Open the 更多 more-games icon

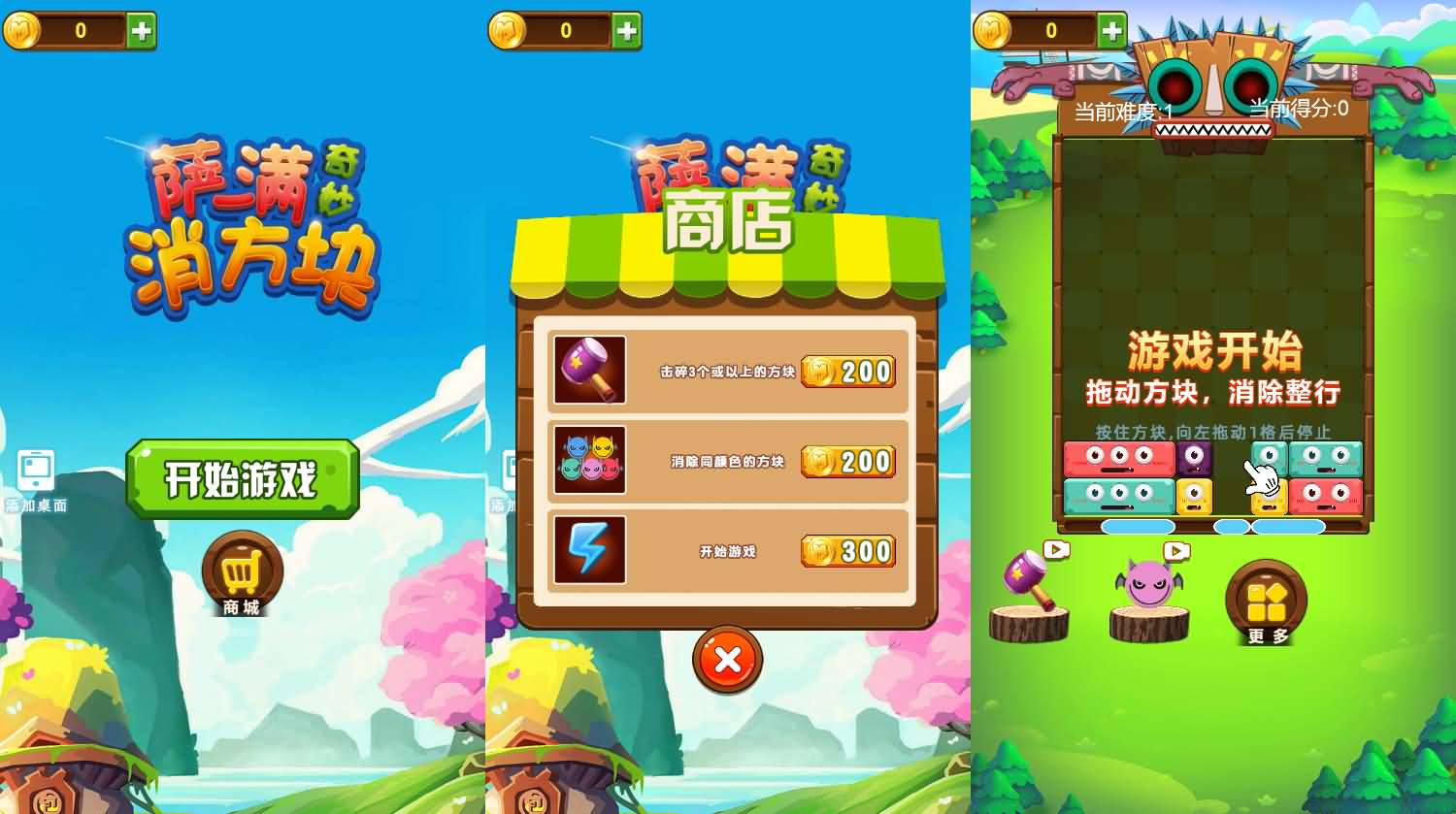pyautogui.click(x=1264, y=602)
